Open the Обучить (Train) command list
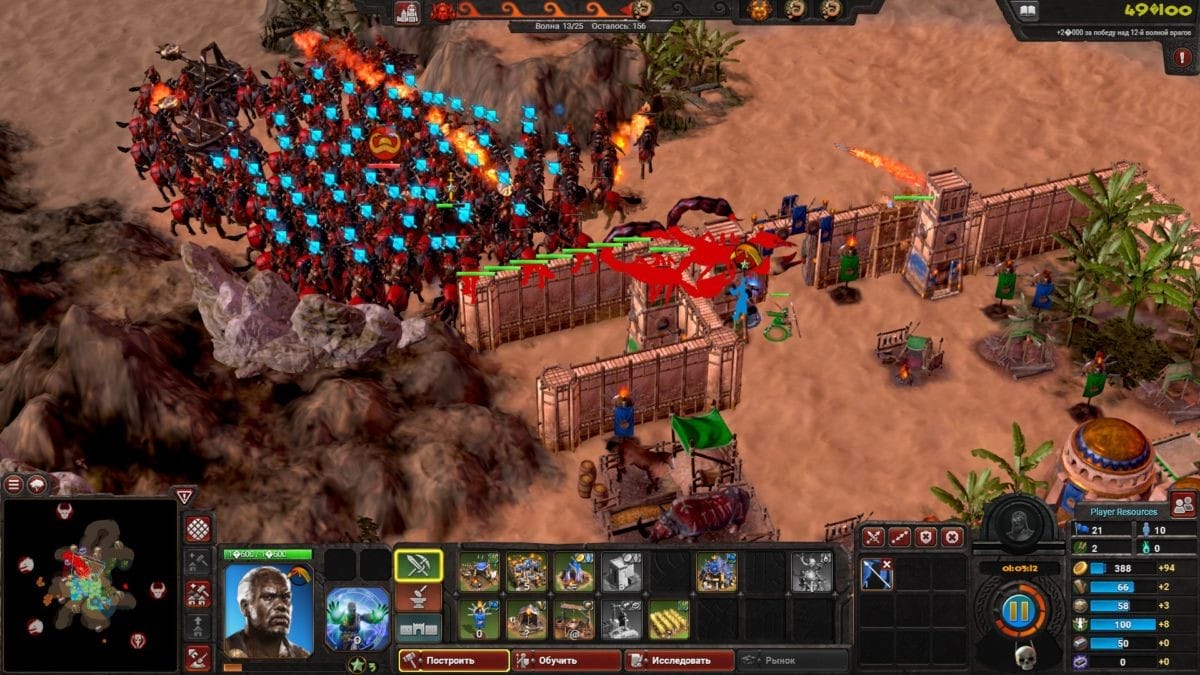1200x675 pixels. tap(568, 660)
